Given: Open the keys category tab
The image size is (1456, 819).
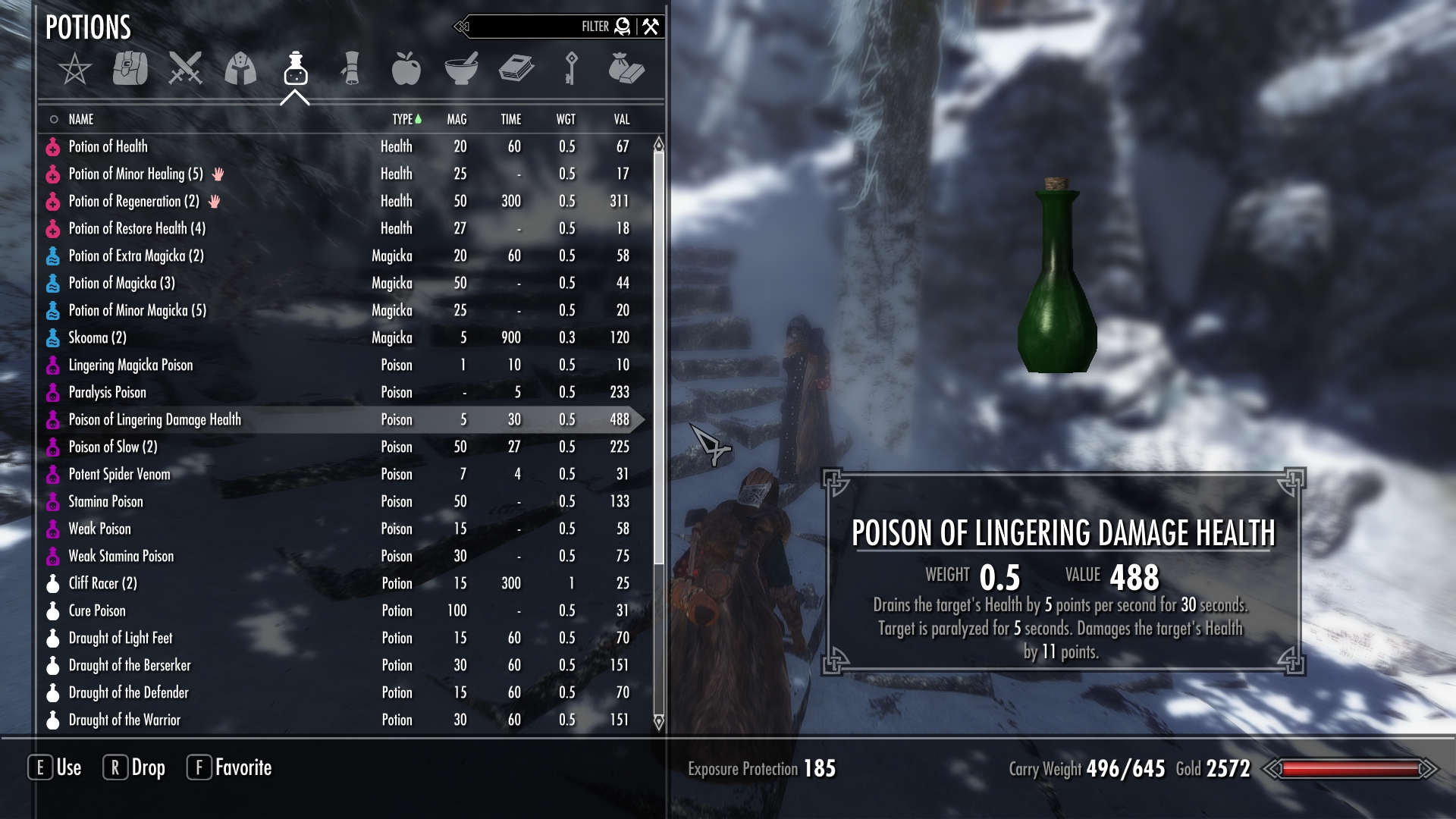Looking at the screenshot, I should (571, 68).
